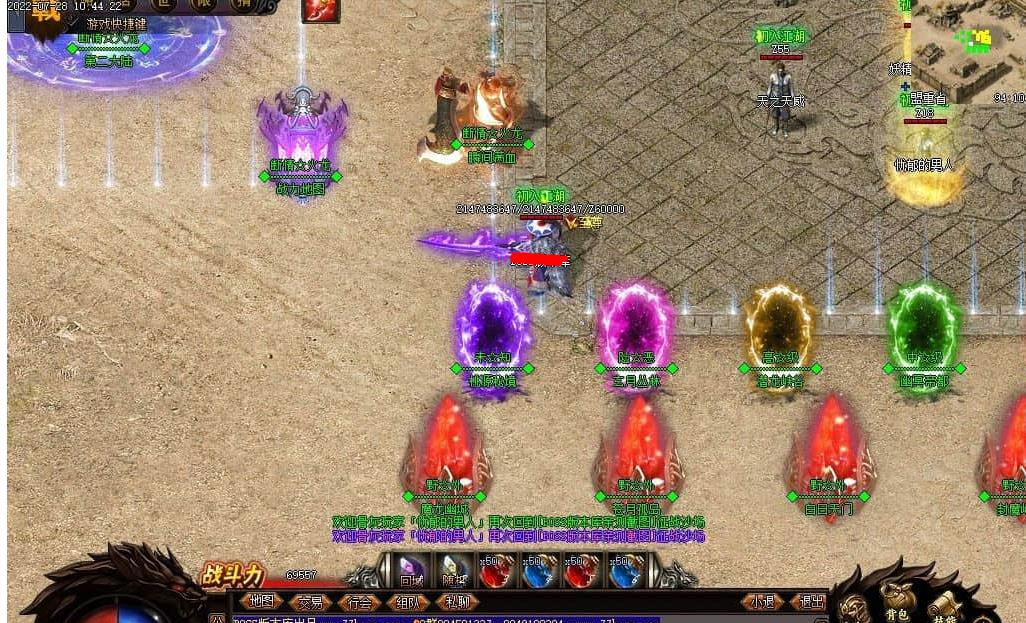1026x623 pixels.
Task: Open the 战斗力 combat power badge
Action: (232, 574)
